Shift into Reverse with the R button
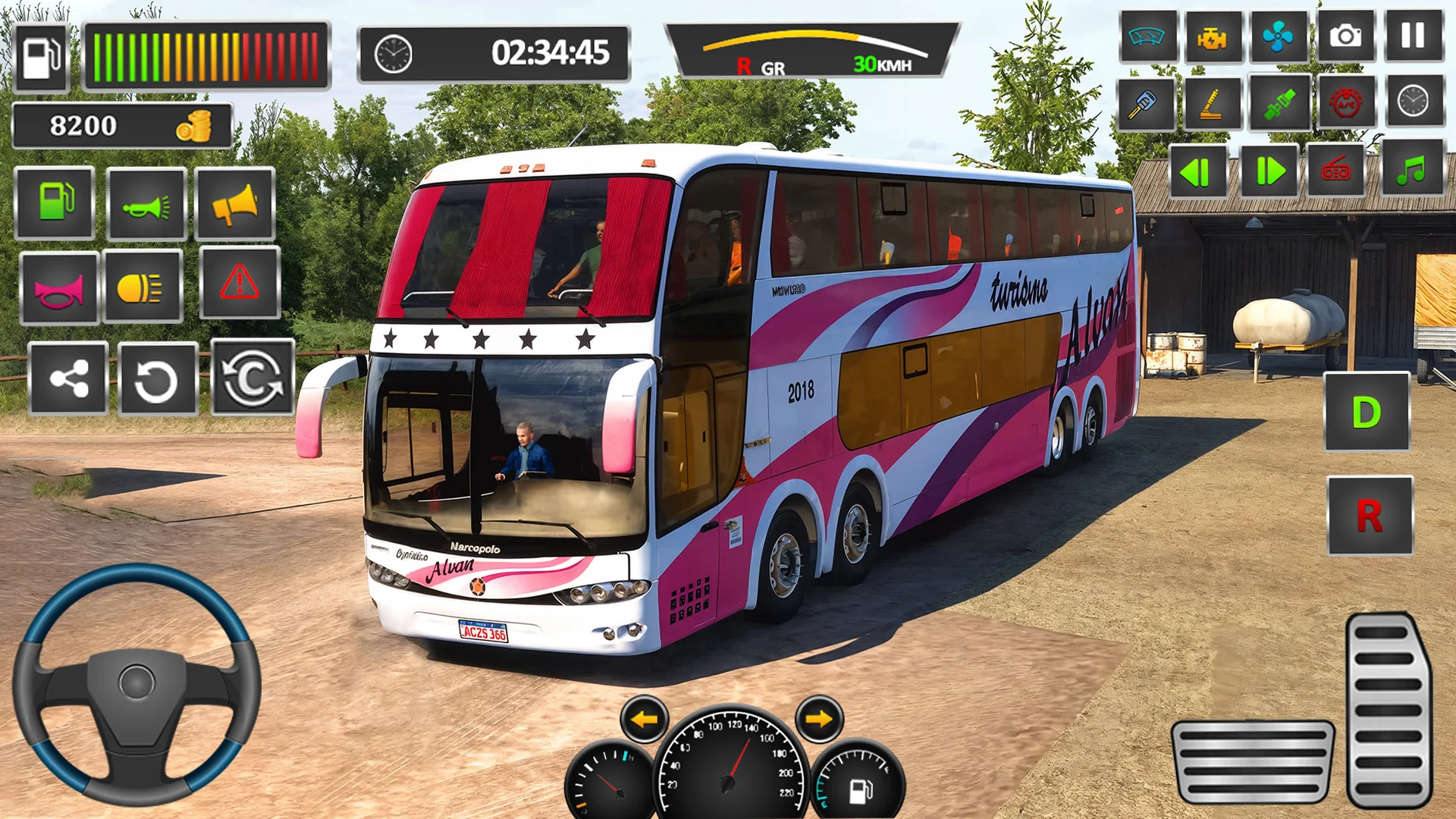1456x819 pixels. click(1370, 516)
